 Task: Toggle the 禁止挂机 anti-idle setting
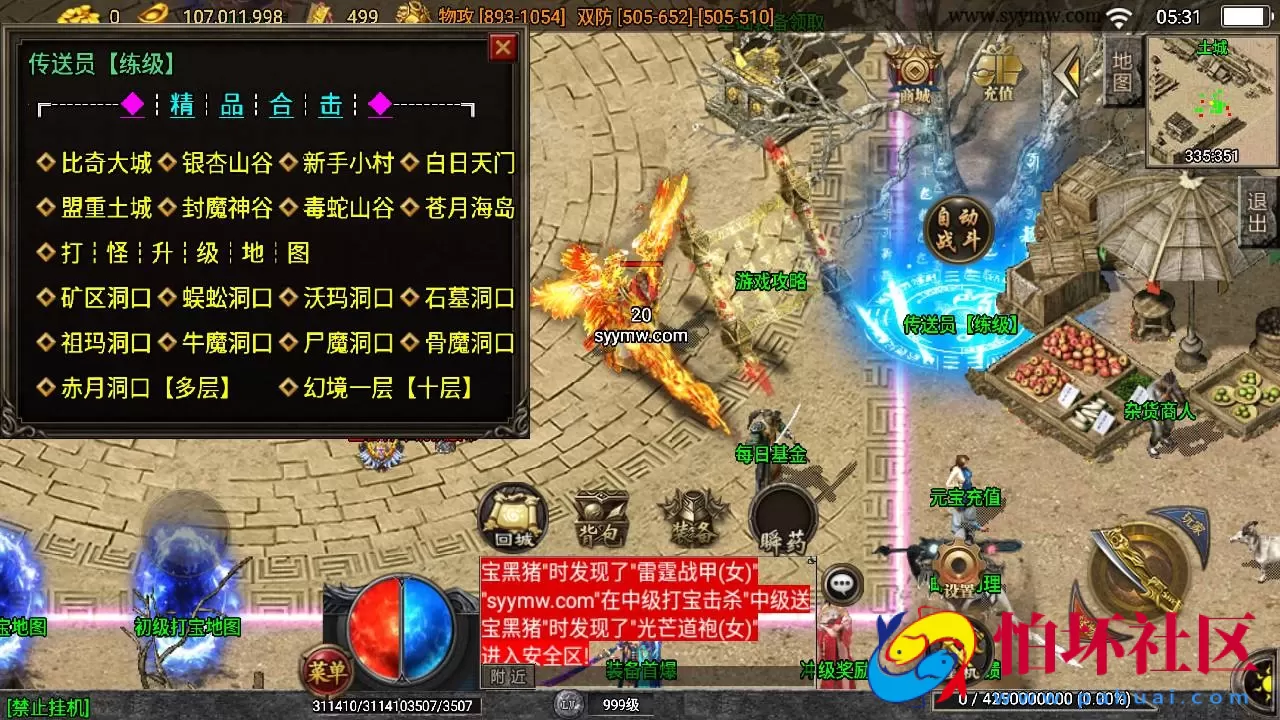(50, 706)
